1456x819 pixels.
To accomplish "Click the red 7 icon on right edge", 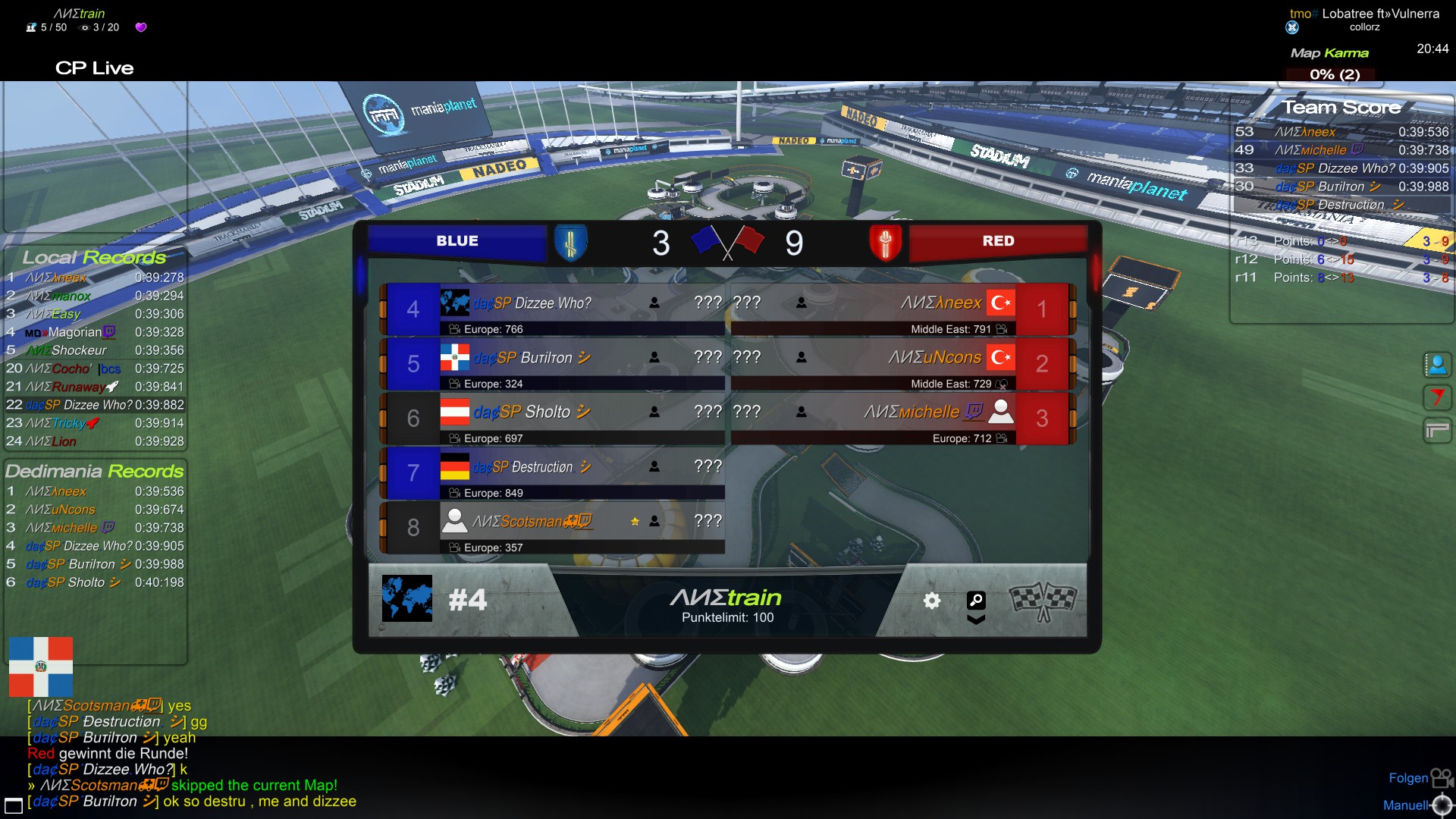I will pyautogui.click(x=1436, y=397).
